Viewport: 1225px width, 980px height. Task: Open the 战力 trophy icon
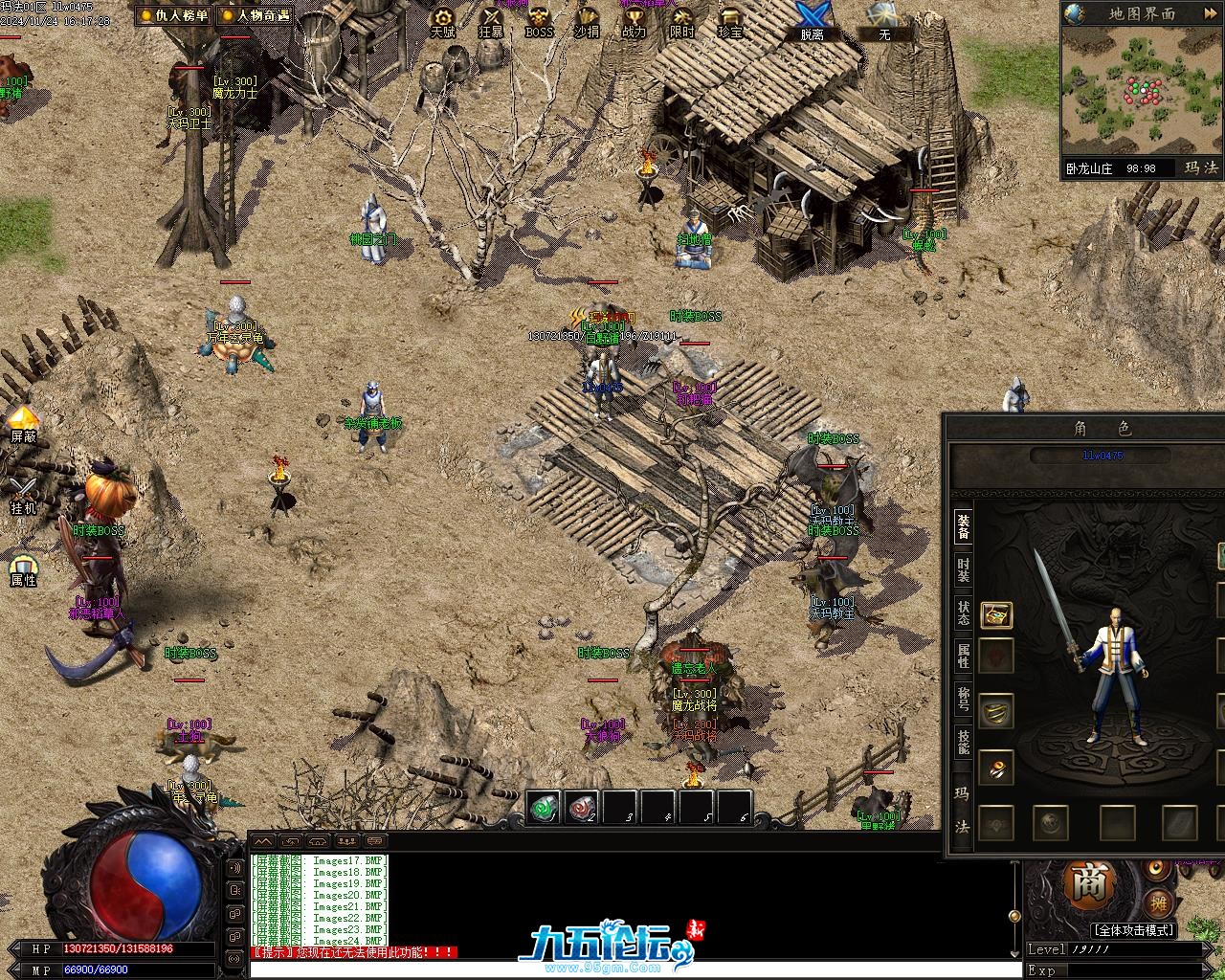click(634, 21)
